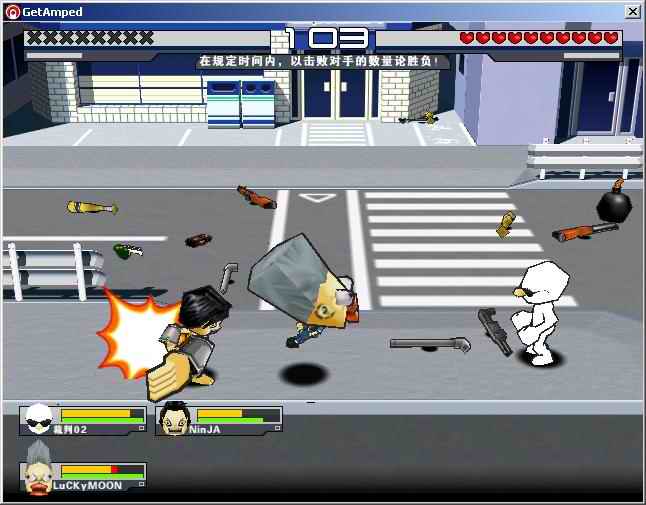646x505 pixels.
Task: Close the GetAmped window
Action: point(632,11)
